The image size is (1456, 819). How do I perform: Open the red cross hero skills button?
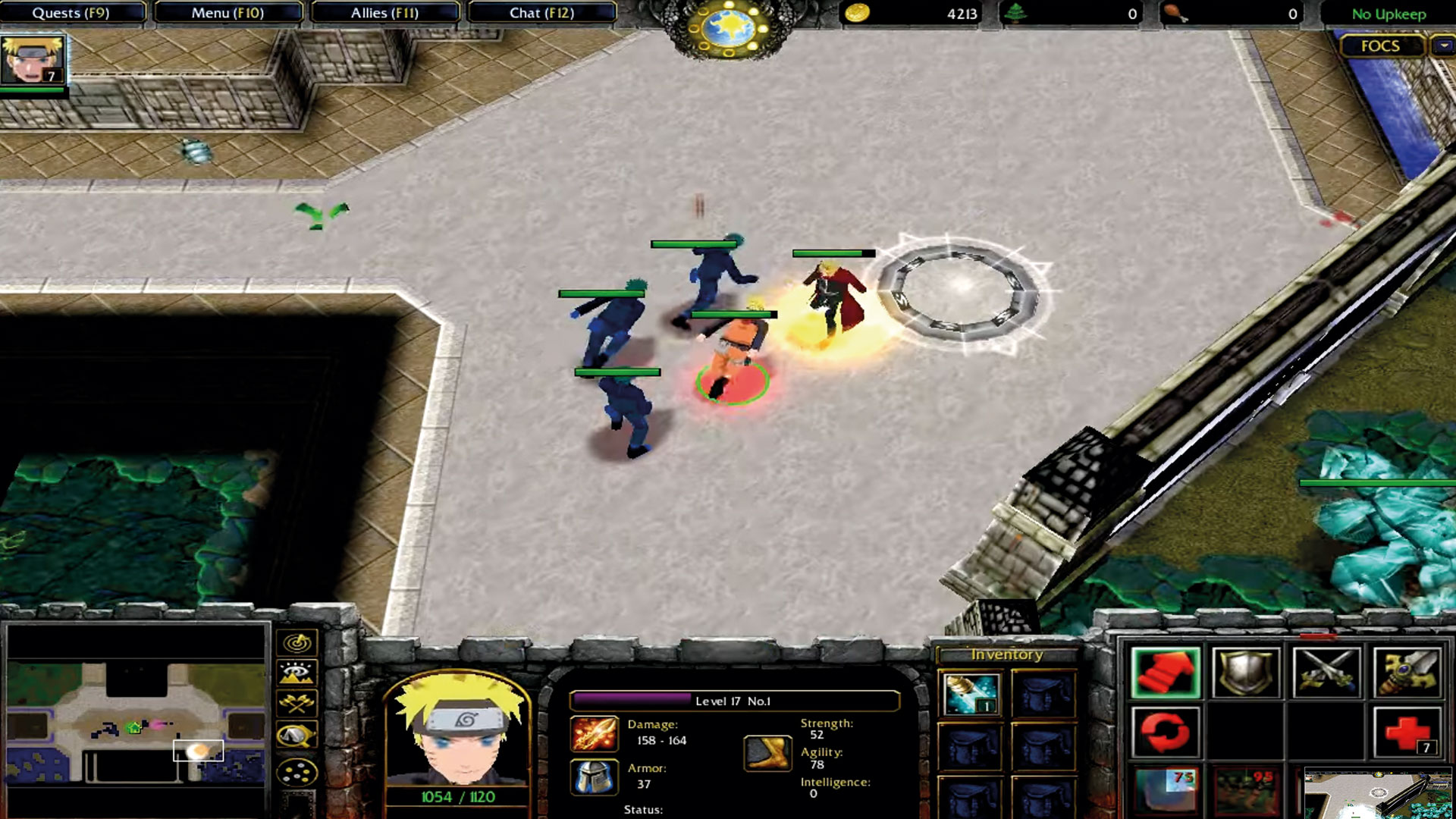(1407, 733)
